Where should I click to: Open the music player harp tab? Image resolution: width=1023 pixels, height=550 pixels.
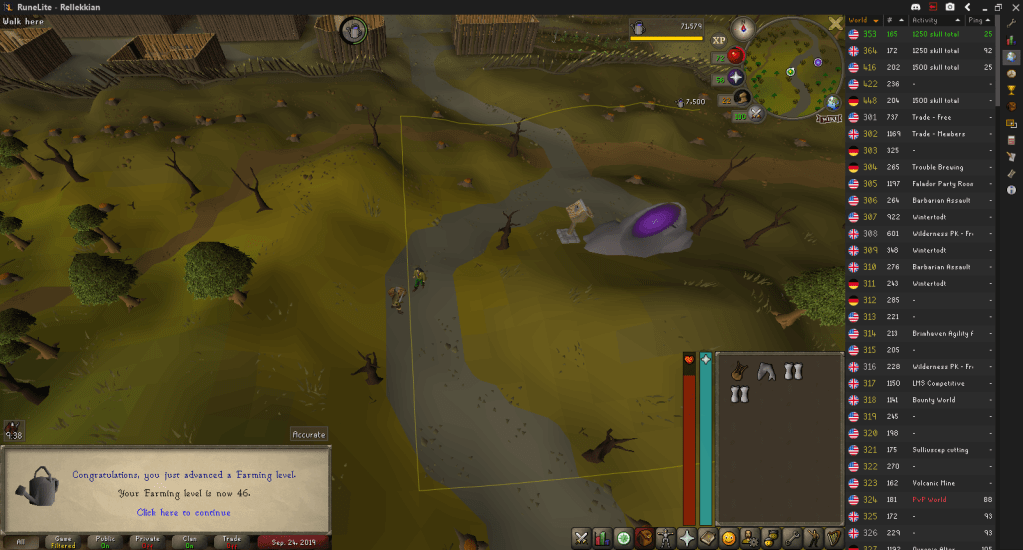pos(834,538)
